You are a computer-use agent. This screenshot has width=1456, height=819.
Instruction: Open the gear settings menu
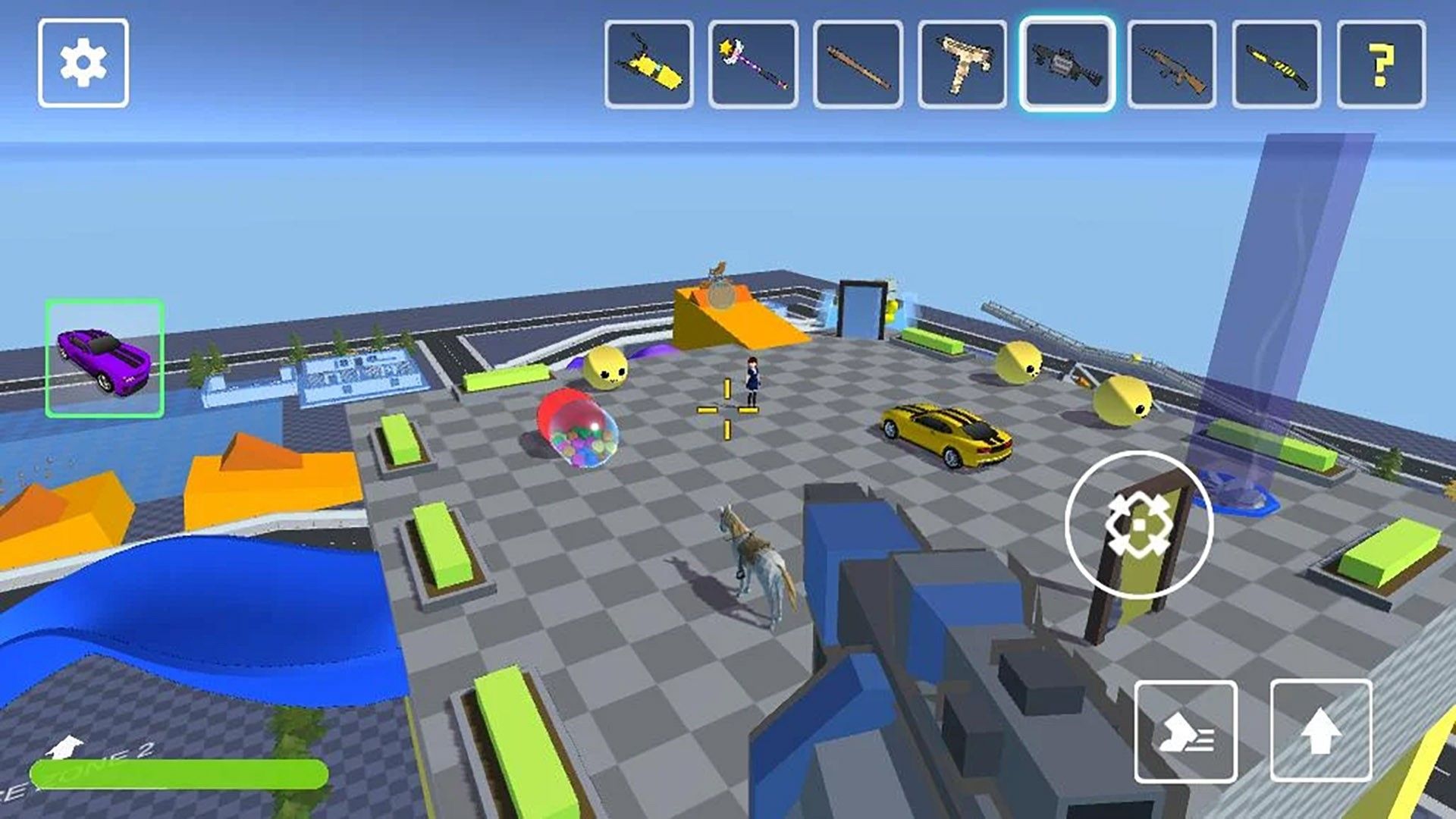[x=83, y=64]
